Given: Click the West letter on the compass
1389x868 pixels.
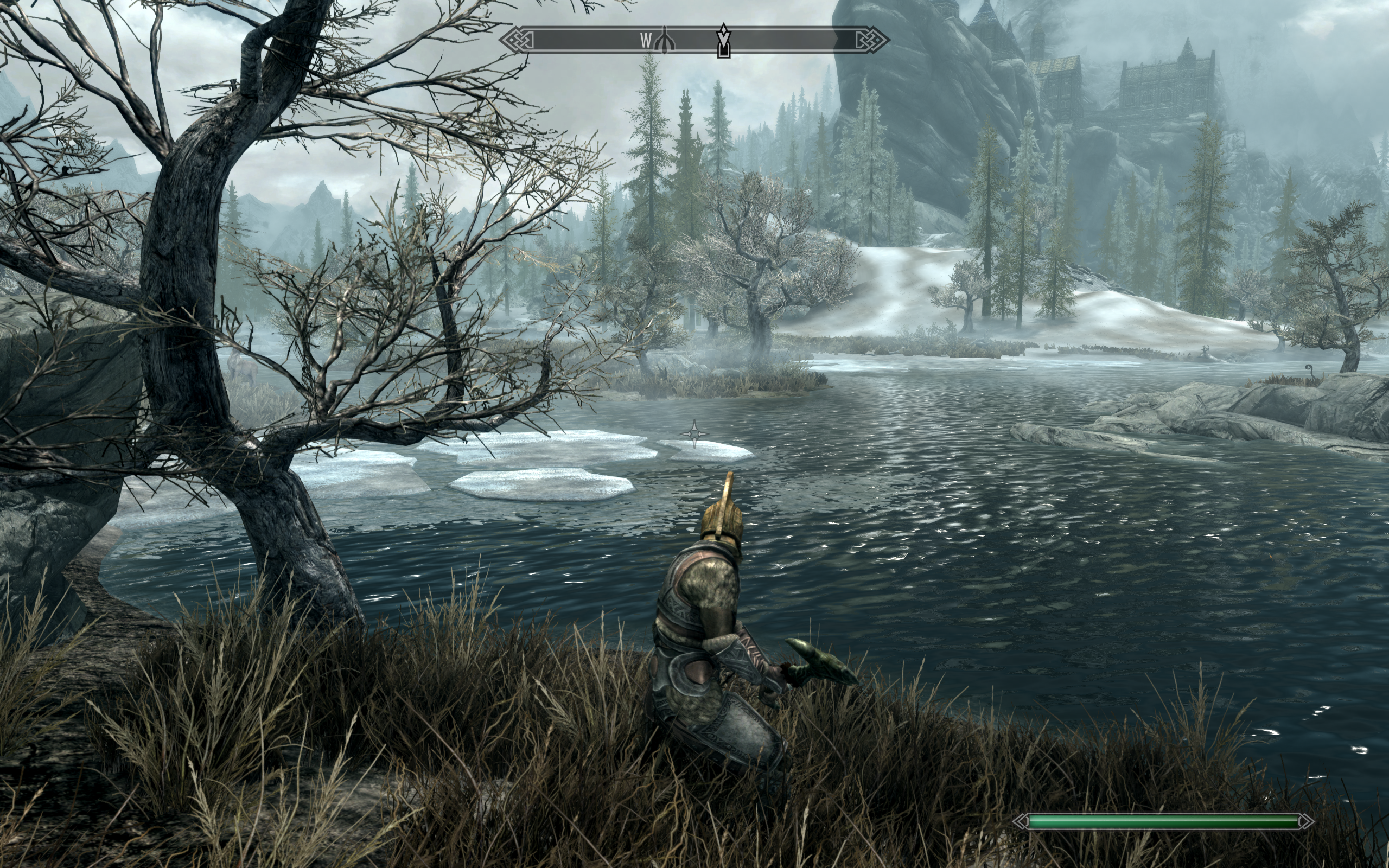Looking at the screenshot, I should pos(646,41).
